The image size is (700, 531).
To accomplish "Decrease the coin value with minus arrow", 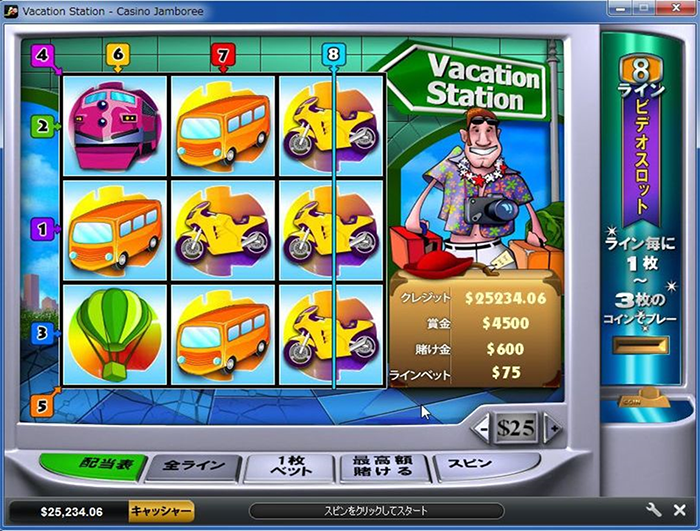I will (x=483, y=429).
